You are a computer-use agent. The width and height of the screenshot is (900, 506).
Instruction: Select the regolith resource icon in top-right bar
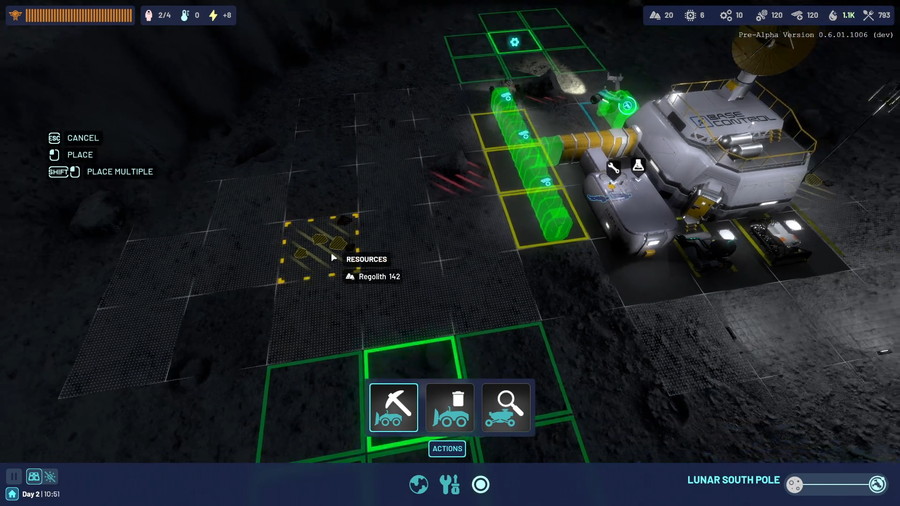(x=655, y=15)
